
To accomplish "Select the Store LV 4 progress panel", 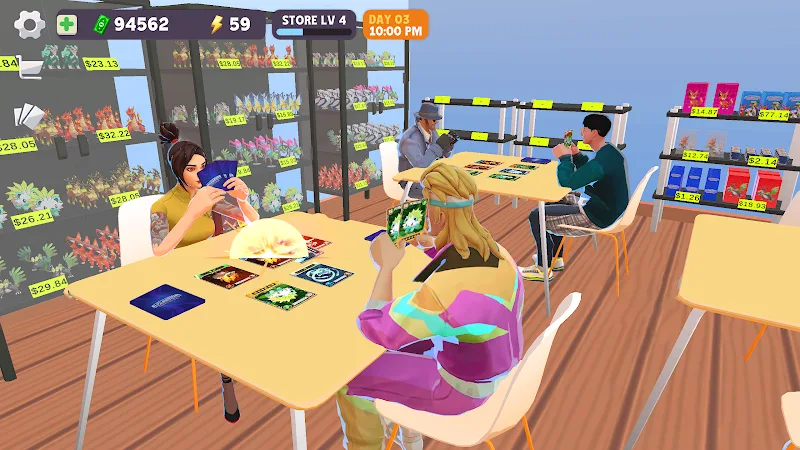I will point(314,24).
